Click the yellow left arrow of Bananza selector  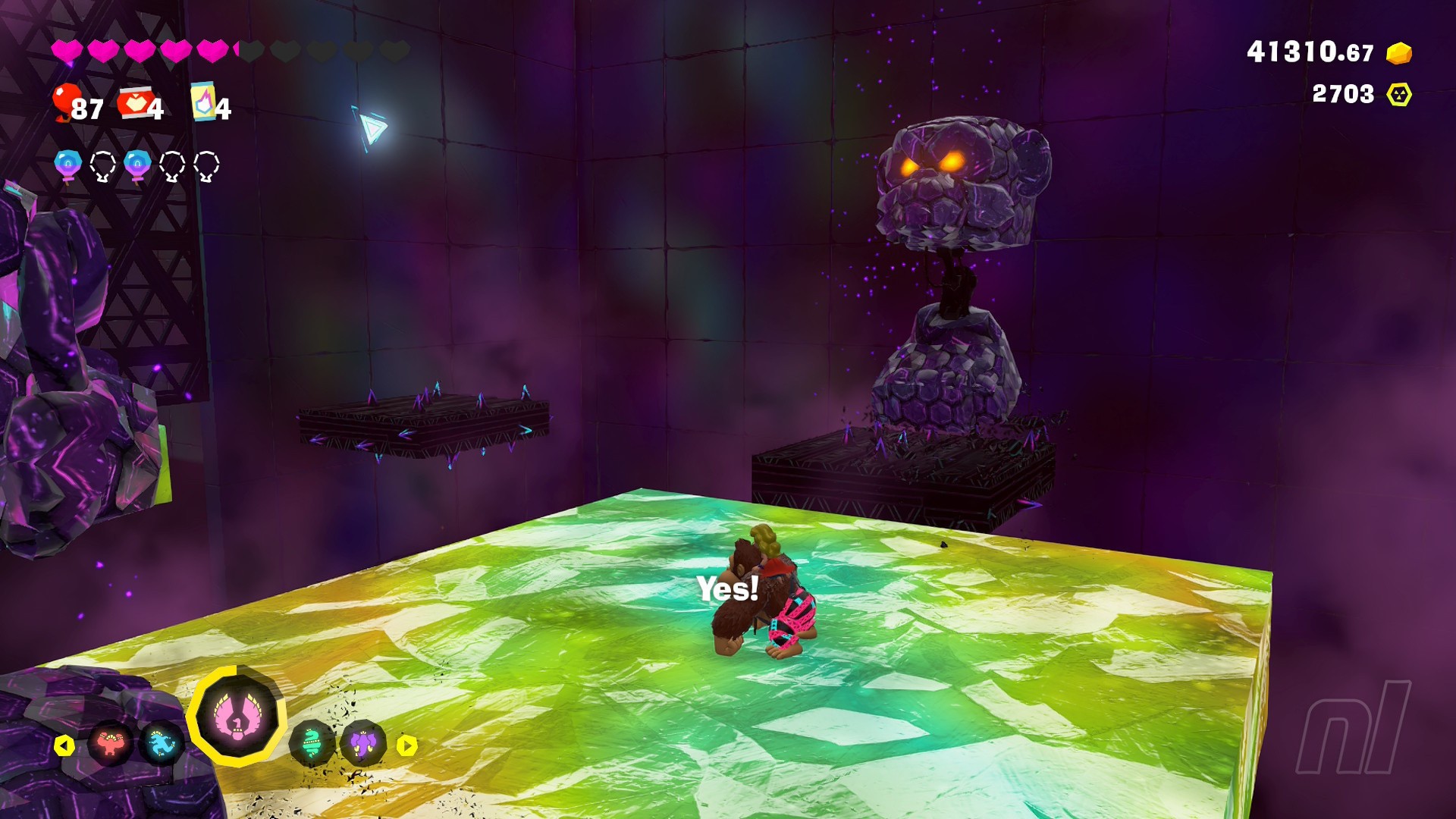pyautogui.click(x=64, y=745)
